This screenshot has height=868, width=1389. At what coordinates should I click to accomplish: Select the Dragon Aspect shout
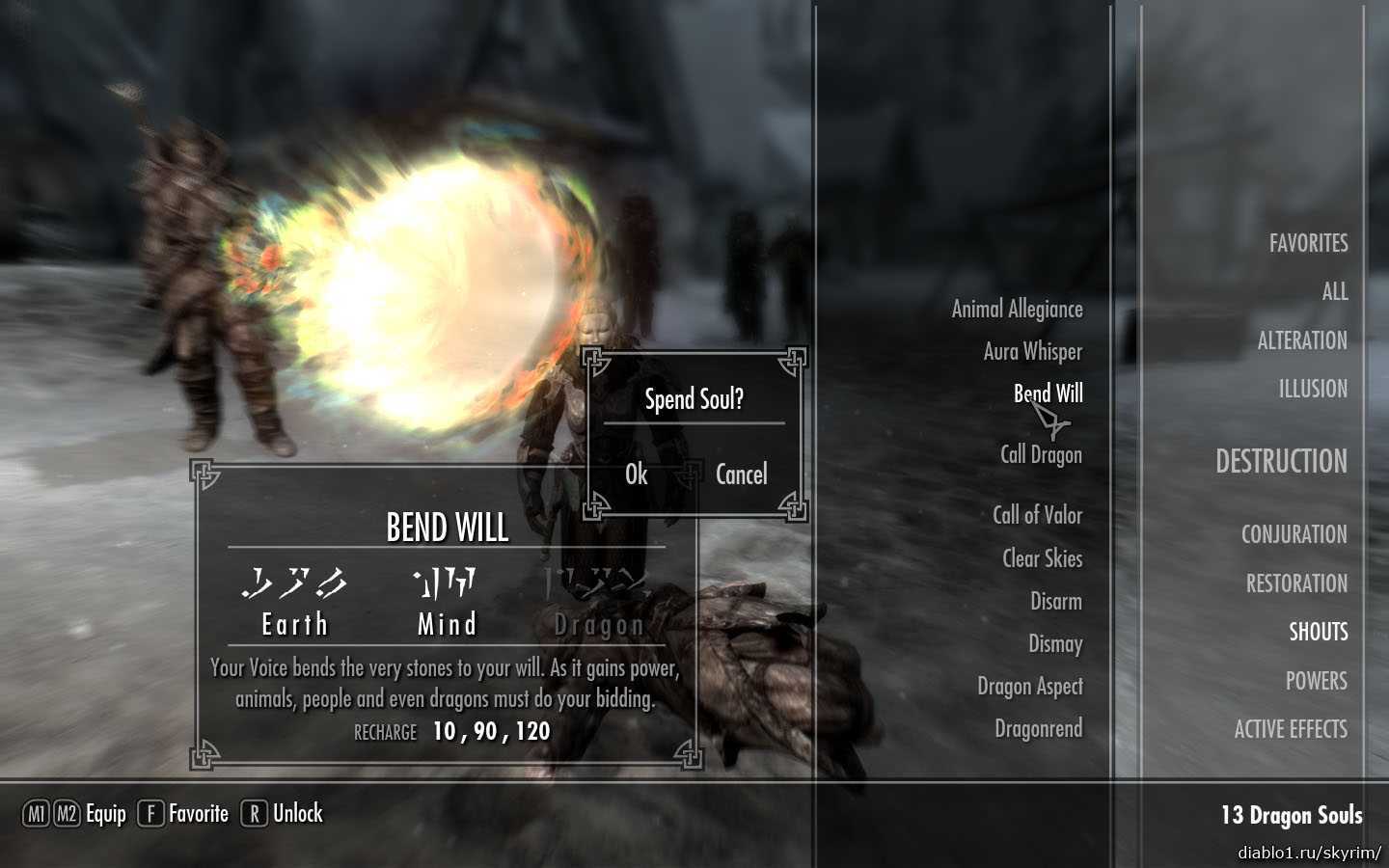[x=1029, y=686]
